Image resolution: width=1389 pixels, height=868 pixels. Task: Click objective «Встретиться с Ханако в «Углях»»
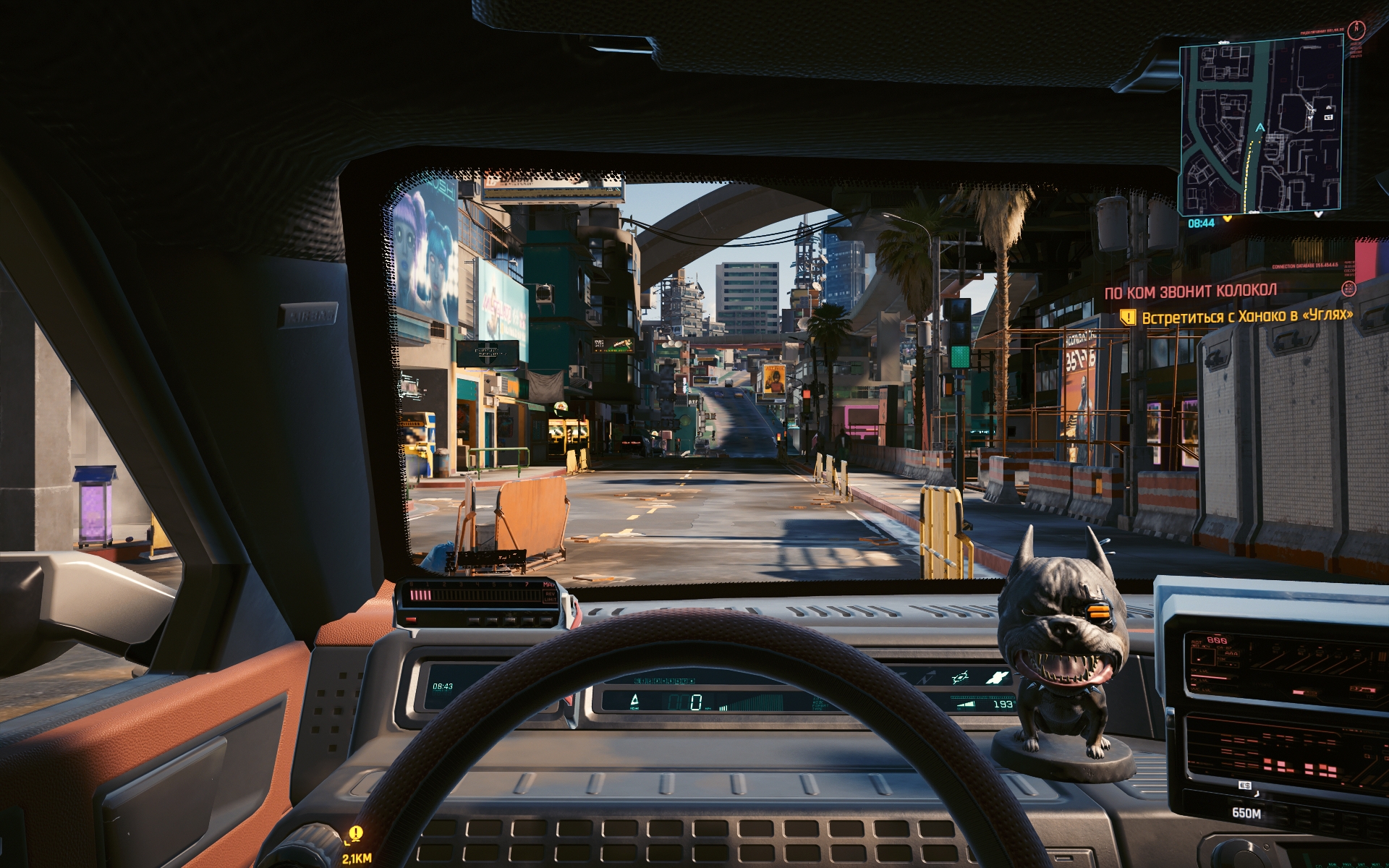point(1246,316)
